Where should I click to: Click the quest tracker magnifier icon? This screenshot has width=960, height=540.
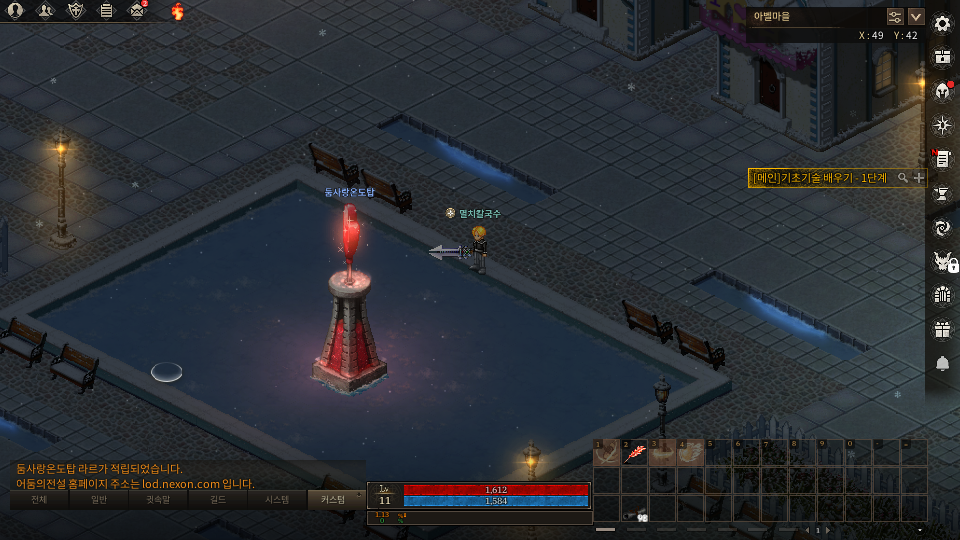(x=903, y=177)
